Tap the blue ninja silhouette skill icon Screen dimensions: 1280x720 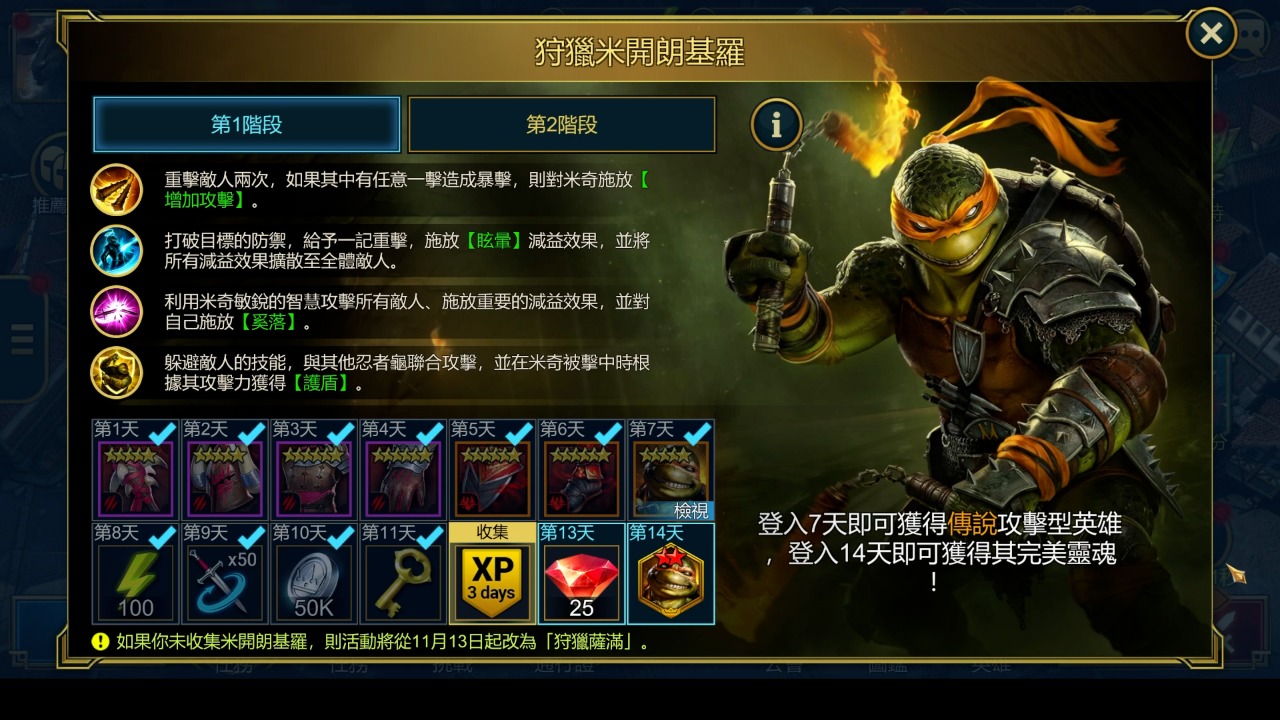coord(117,250)
